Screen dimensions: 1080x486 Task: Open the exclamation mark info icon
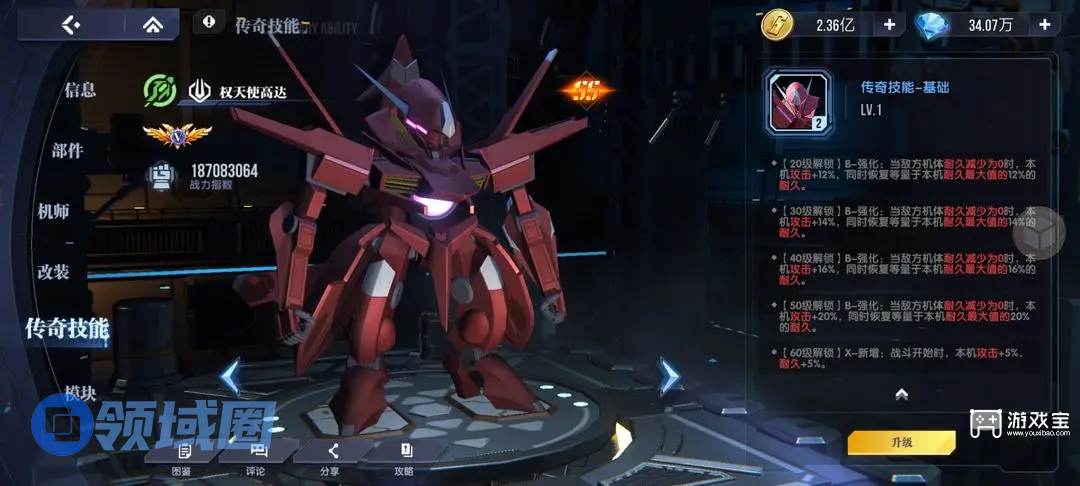point(208,20)
